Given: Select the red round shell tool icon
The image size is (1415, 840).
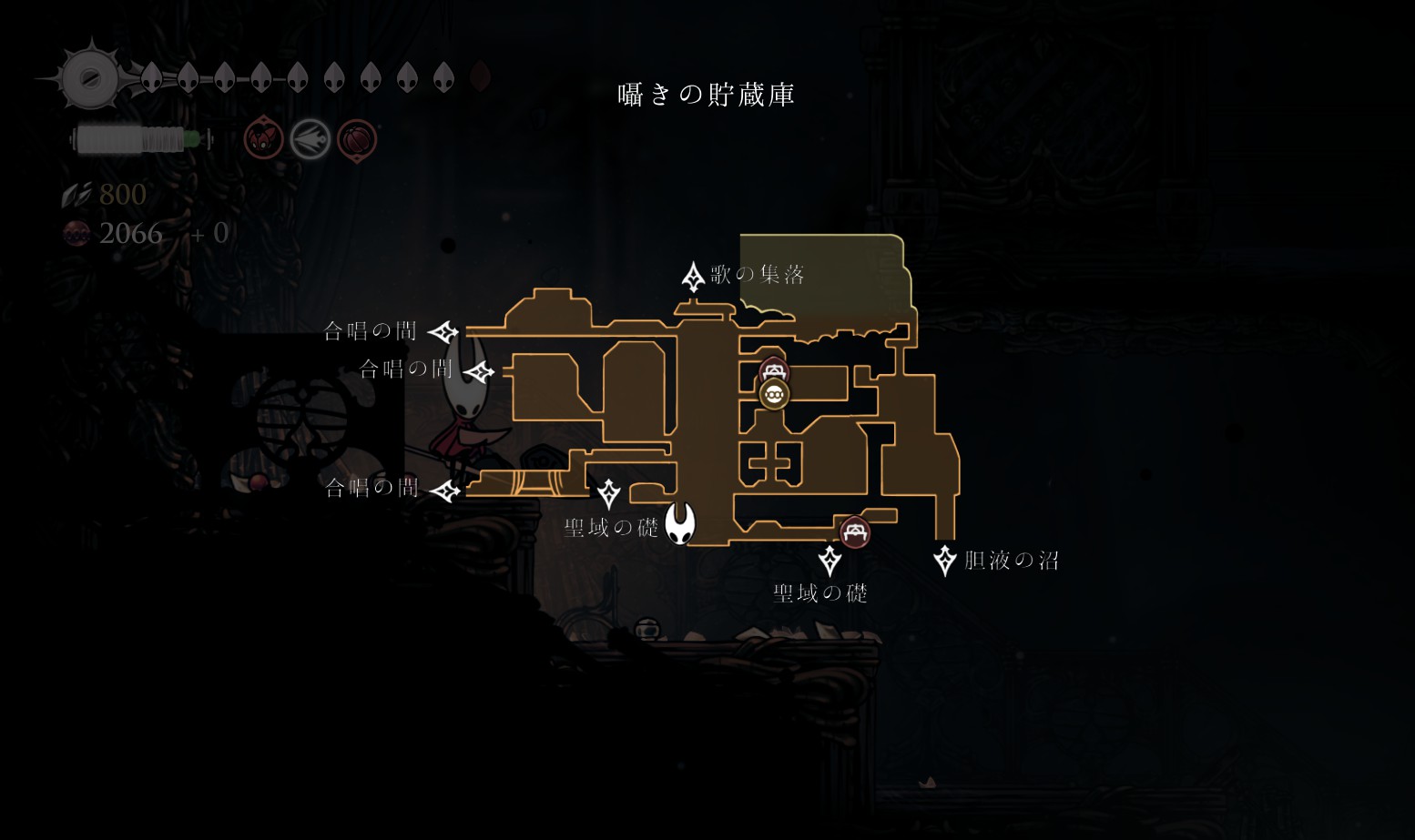Looking at the screenshot, I should [x=357, y=140].
